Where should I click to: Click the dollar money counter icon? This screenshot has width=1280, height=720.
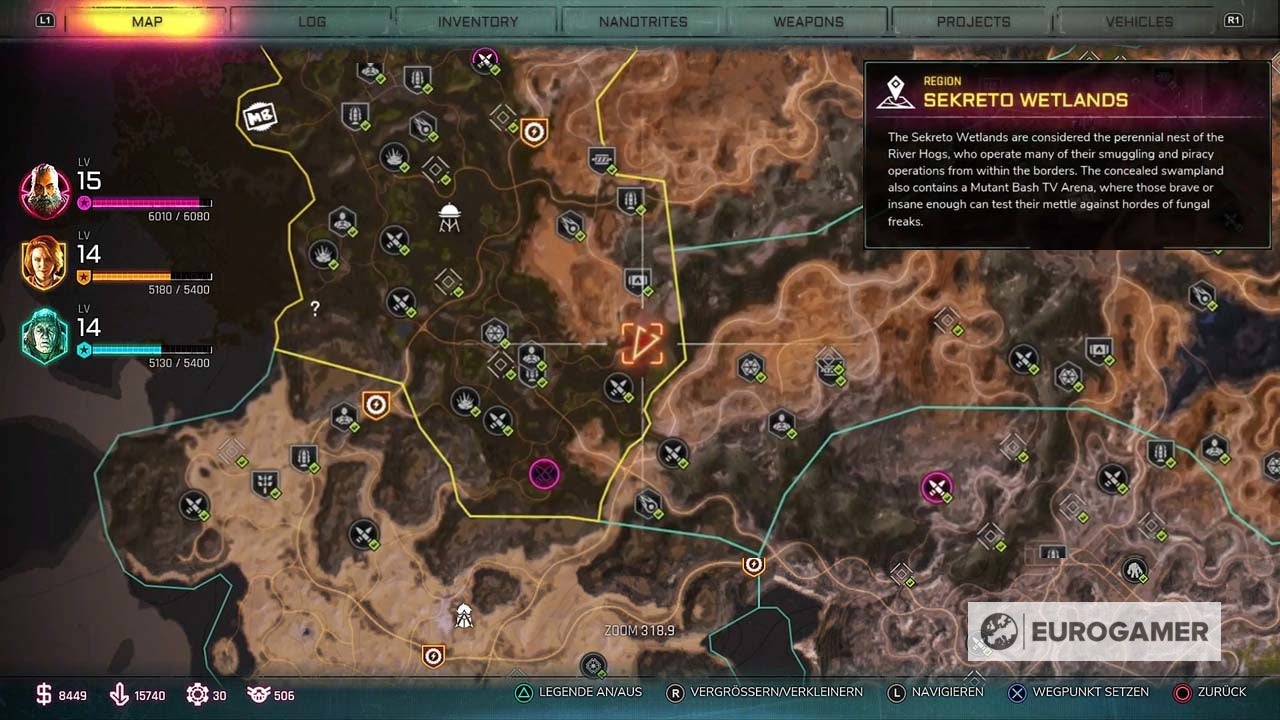click(45, 692)
